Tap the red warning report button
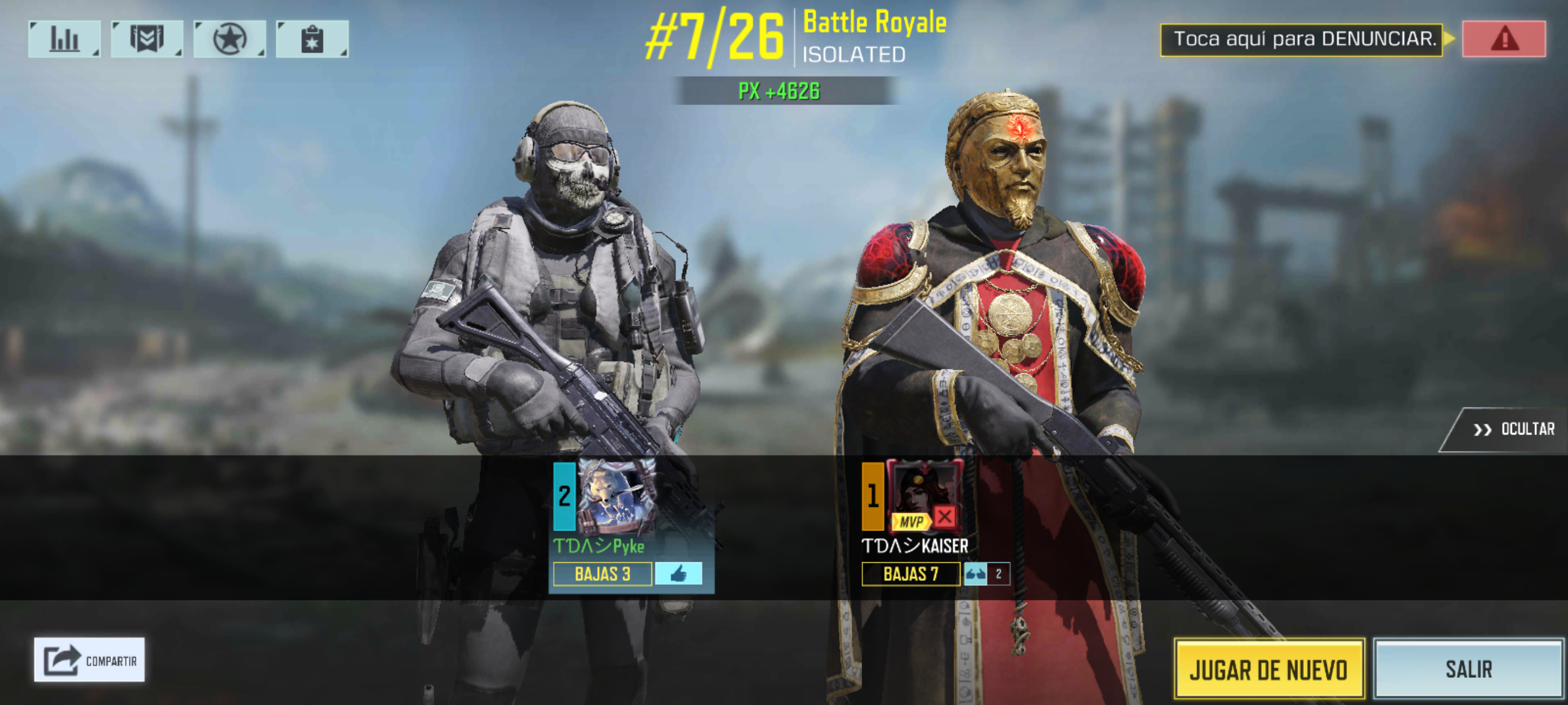The height and width of the screenshot is (705, 1568). click(1503, 39)
